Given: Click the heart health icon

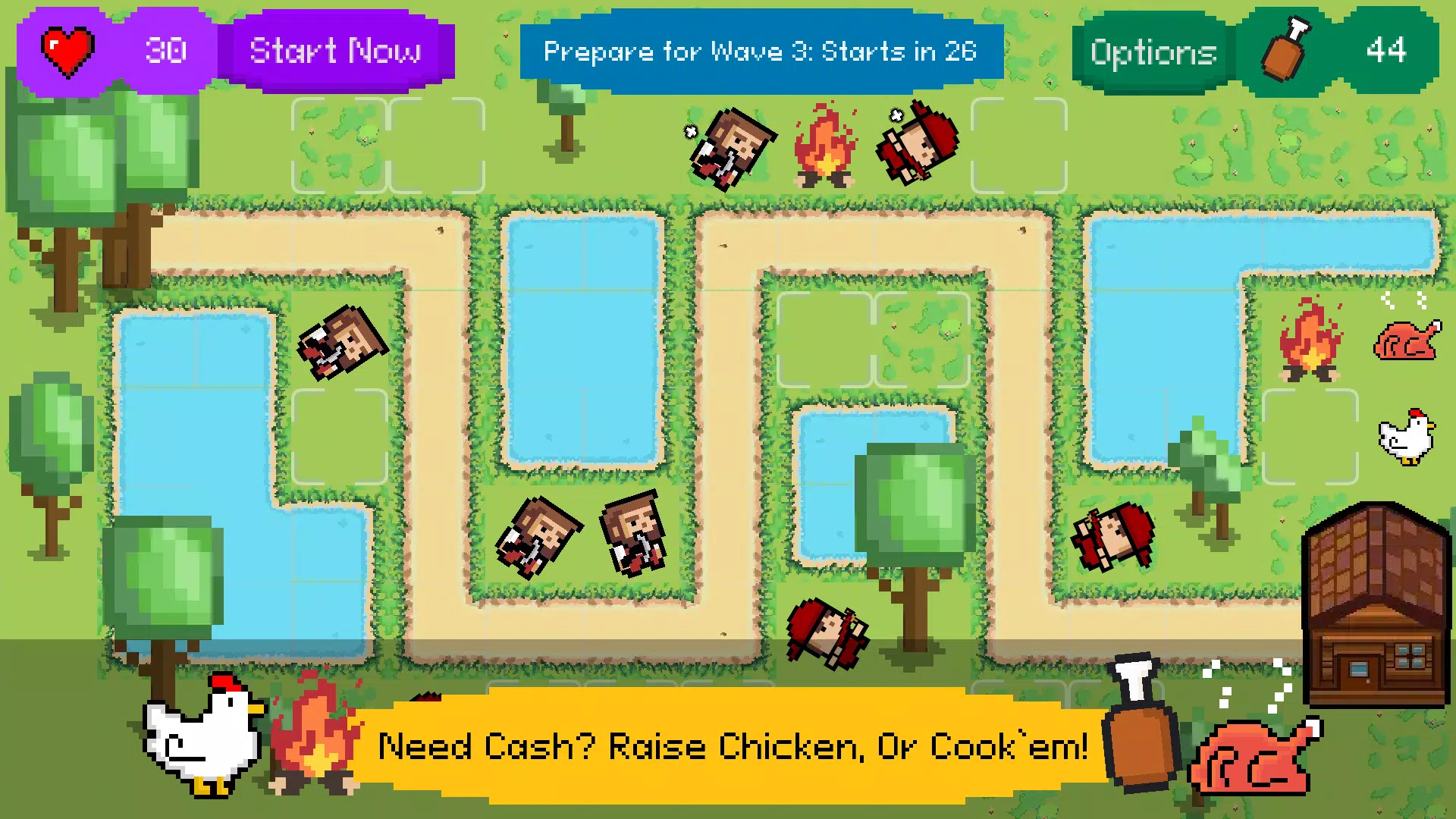Looking at the screenshot, I should 68,50.
